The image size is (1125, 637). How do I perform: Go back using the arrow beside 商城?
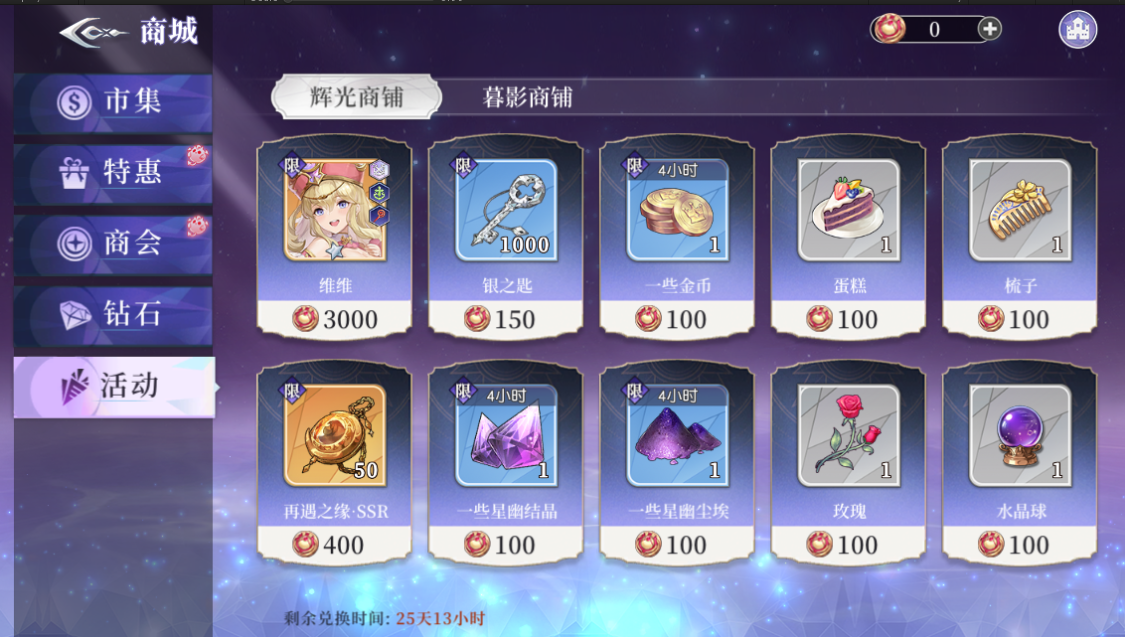(93, 32)
